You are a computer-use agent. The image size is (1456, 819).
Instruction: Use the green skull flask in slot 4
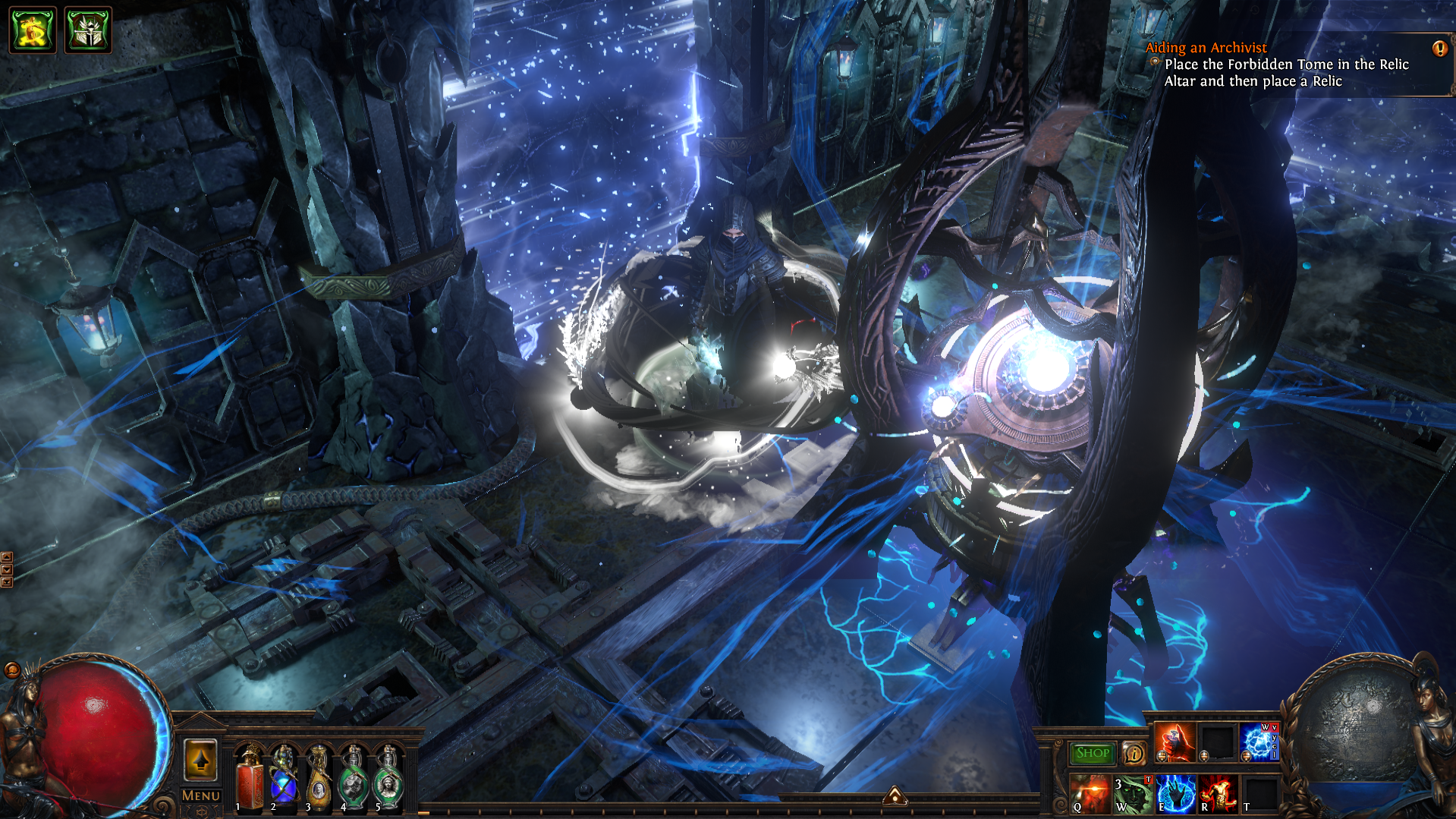353,780
